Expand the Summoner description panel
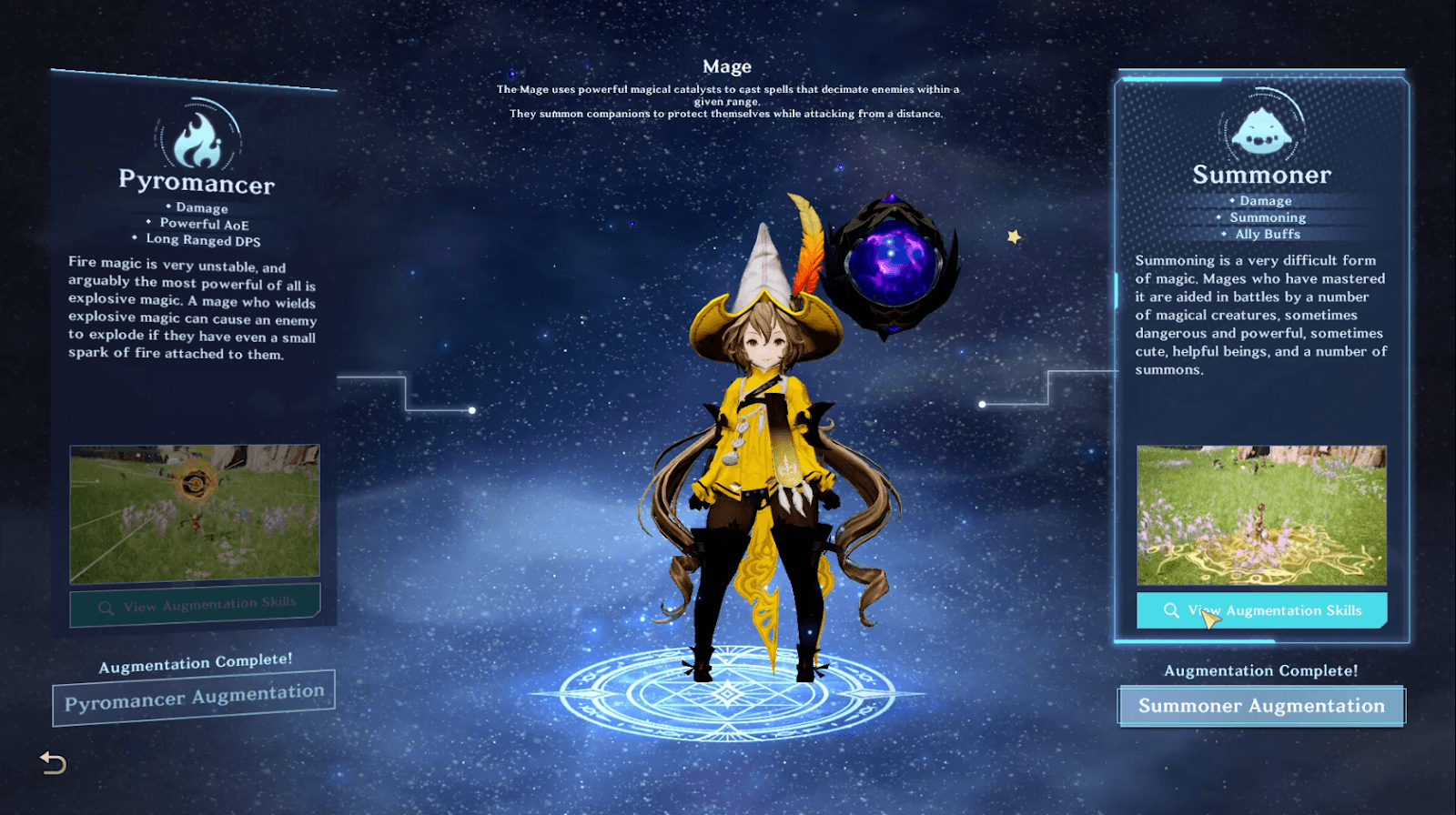 1260,315
